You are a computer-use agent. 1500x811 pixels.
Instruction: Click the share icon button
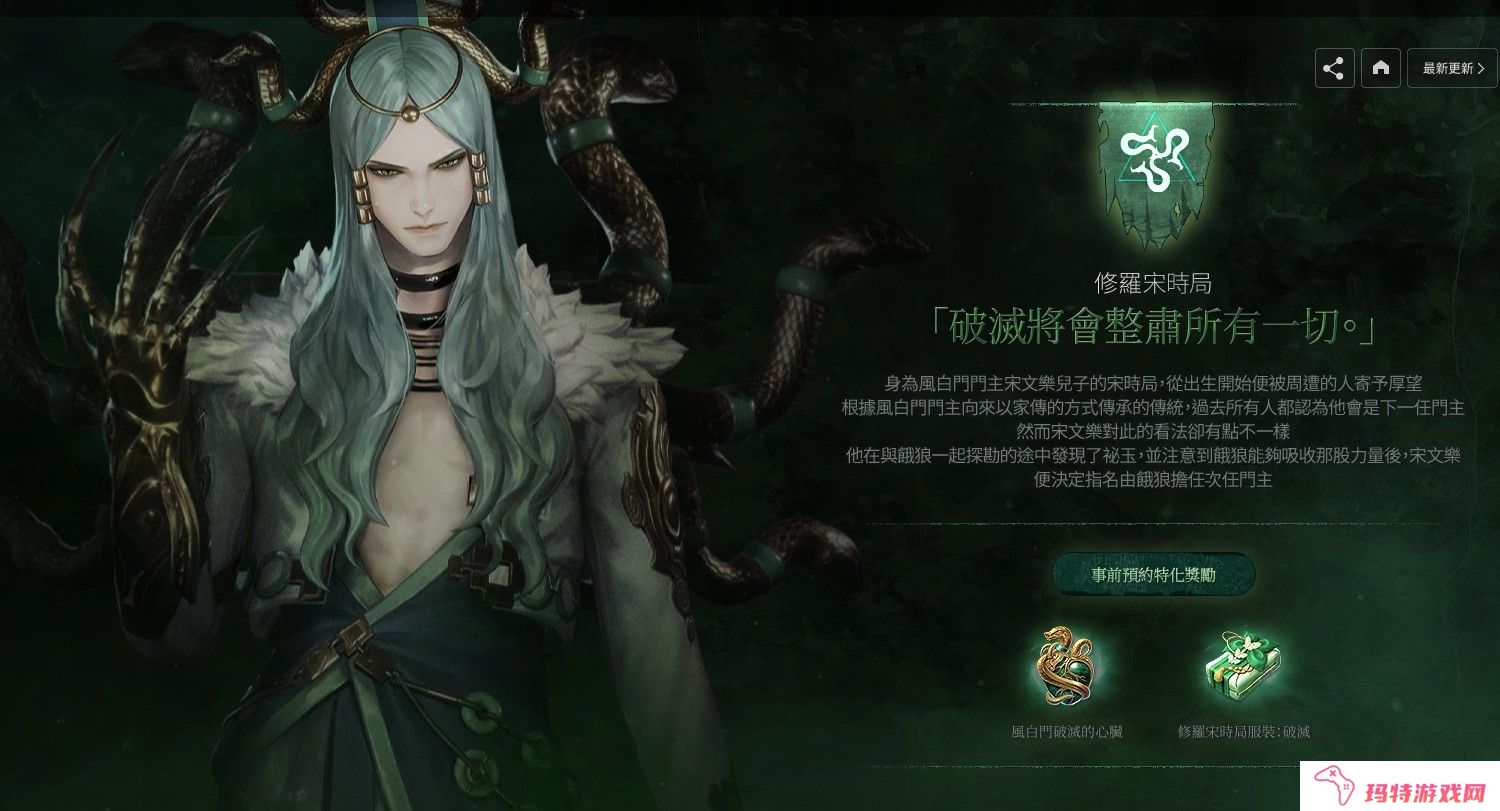pyautogui.click(x=1334, y=68)
